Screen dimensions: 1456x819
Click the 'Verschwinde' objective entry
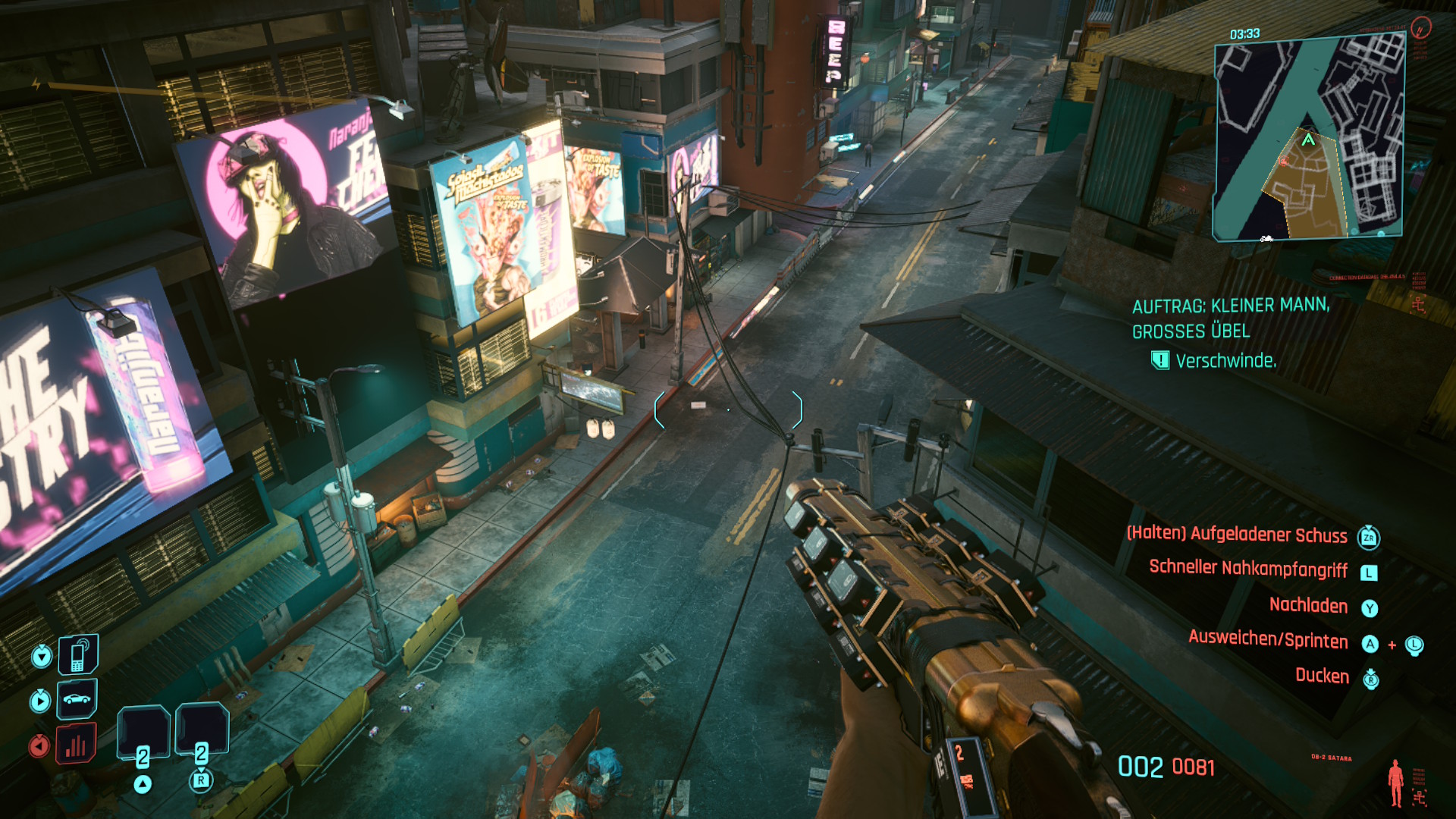pyautogui.click(x=1225, y=361)
